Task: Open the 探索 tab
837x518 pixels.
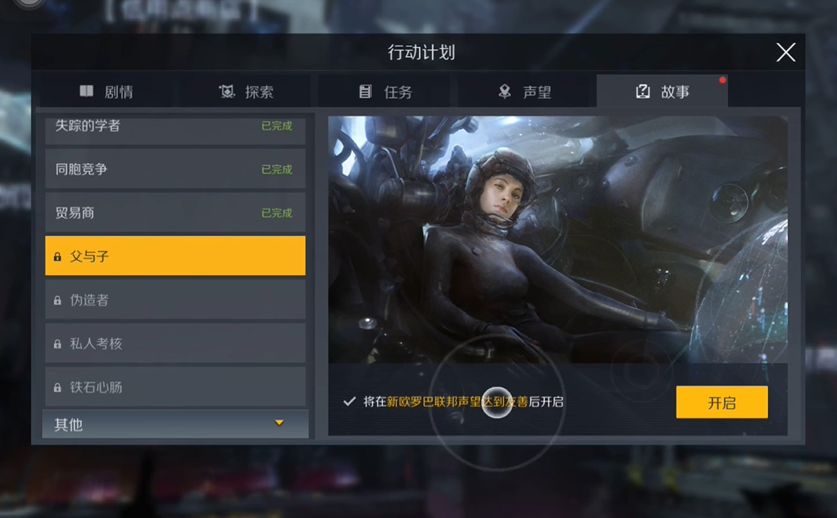Action: click(246, 92)
